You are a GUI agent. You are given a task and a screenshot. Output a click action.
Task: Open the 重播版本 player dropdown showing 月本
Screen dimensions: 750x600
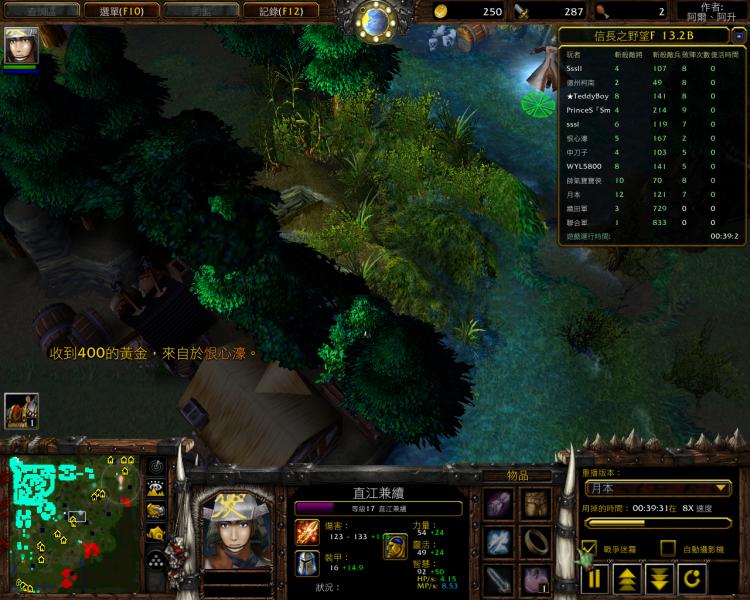658,489
